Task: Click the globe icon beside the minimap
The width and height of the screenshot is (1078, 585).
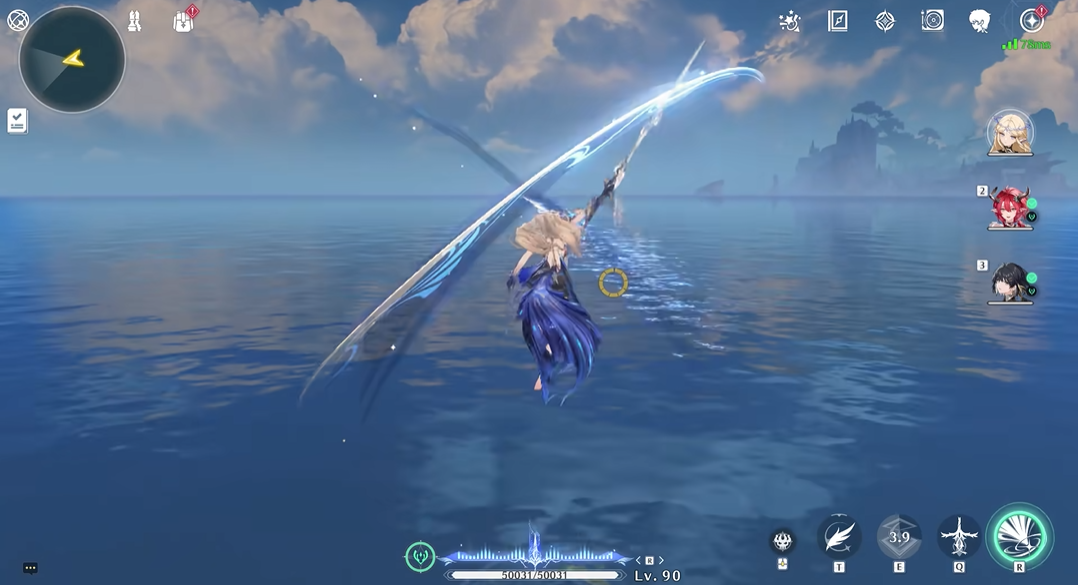Action: 18,20
